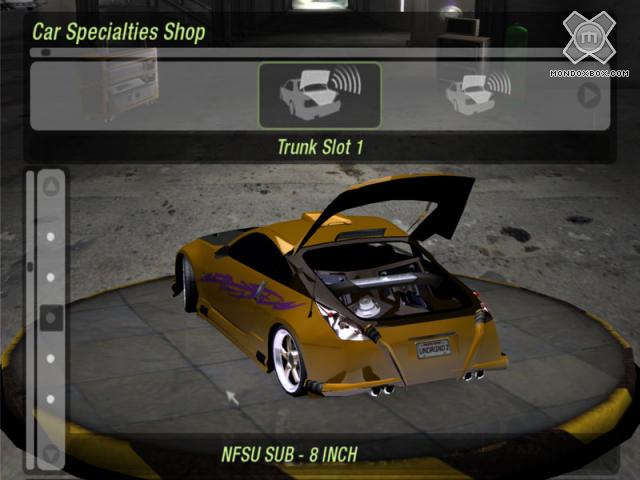Click the Mondoxbox watermark logo

point(589,39)
